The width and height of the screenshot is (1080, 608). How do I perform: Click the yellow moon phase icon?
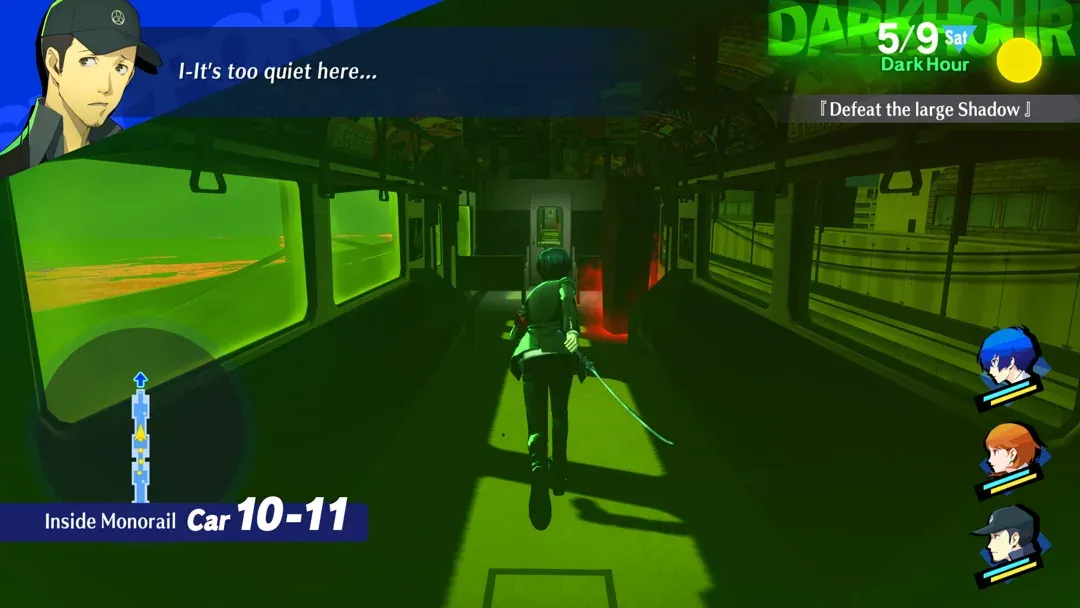pyautogui.click(x=1019, y=60)
